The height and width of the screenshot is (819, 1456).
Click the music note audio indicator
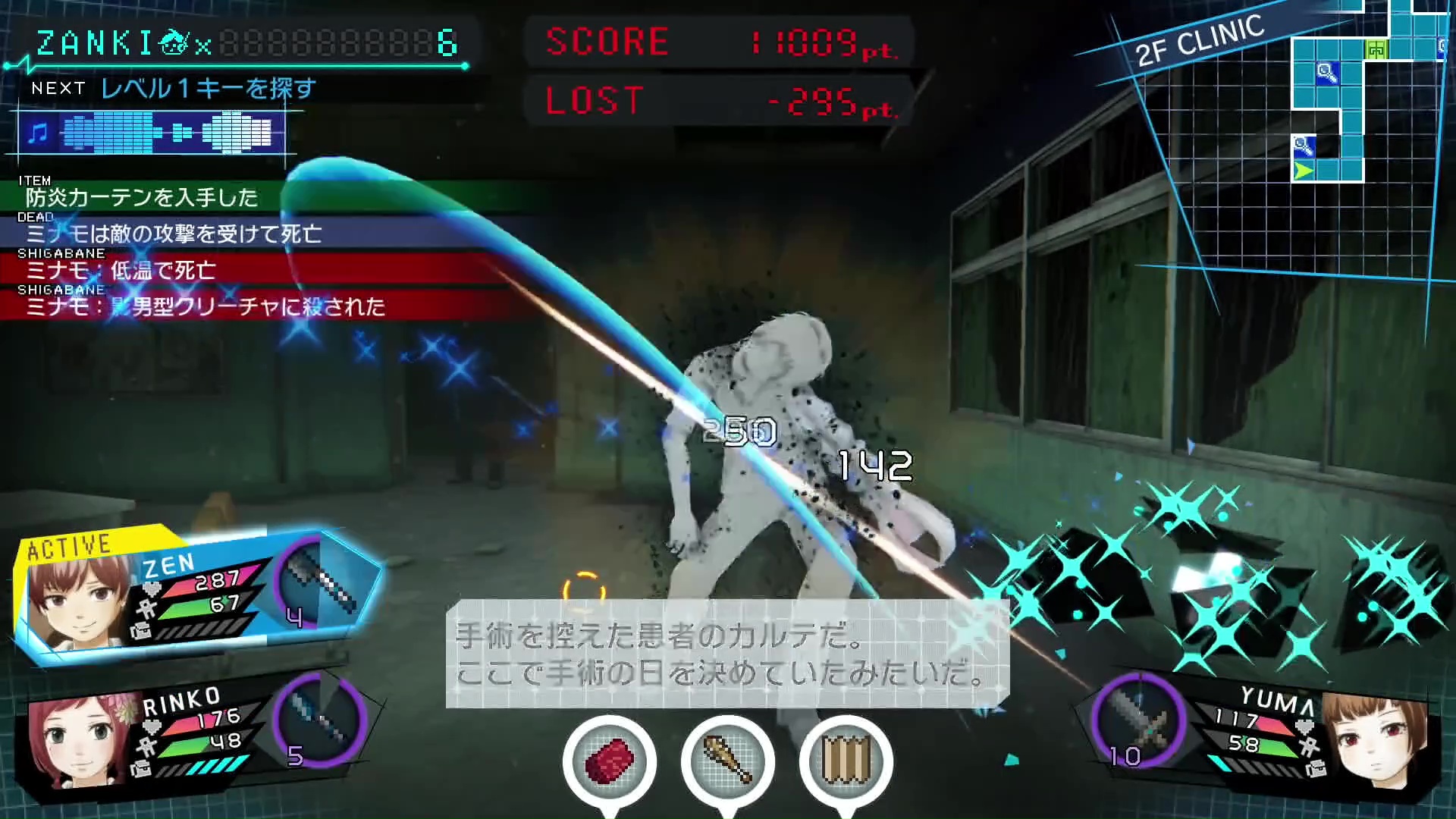[x=36, y=133]
